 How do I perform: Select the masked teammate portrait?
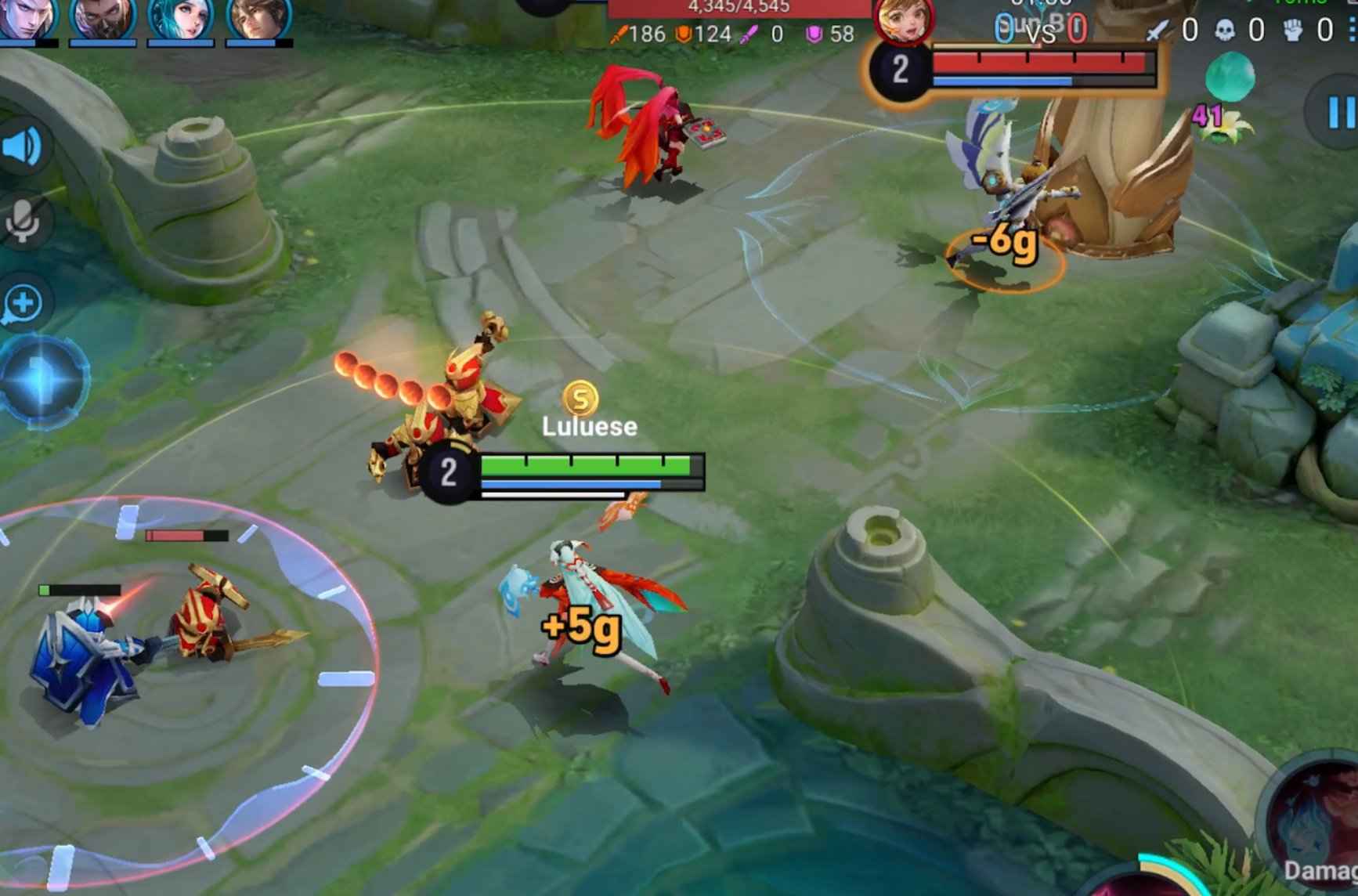pyautogui.click(x=103, y=17)
